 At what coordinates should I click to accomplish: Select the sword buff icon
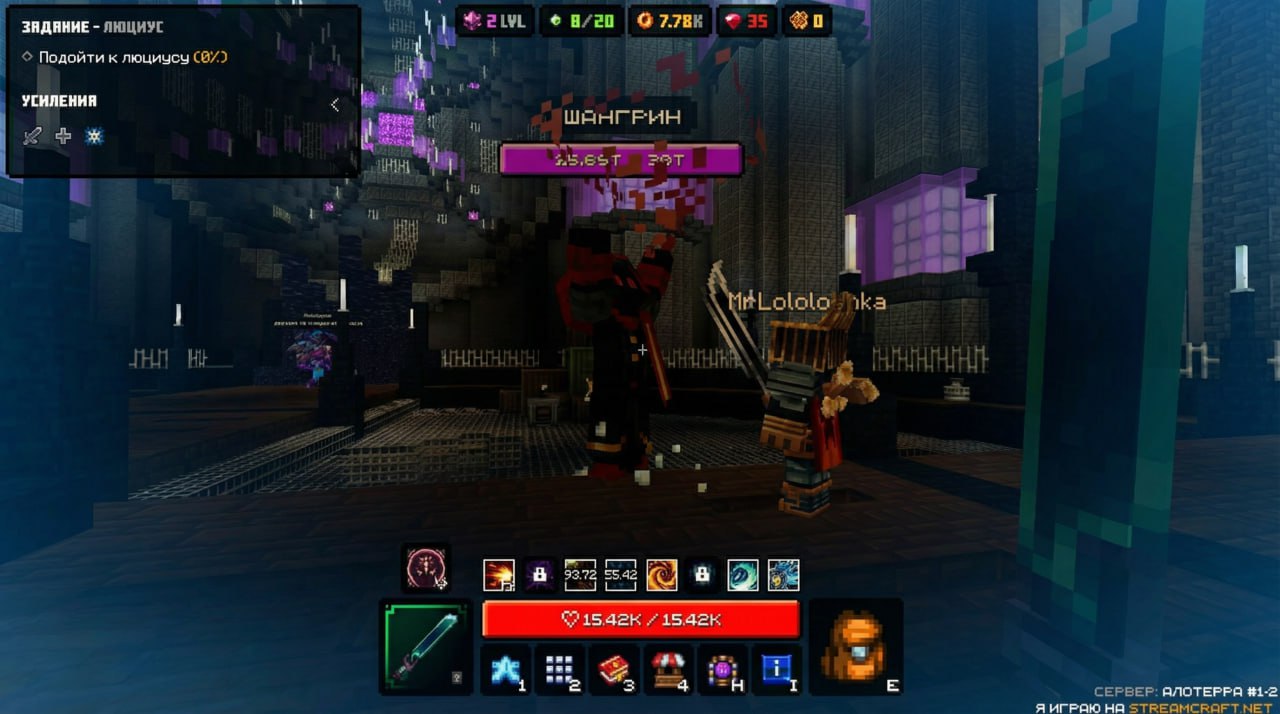pos(32,136)
